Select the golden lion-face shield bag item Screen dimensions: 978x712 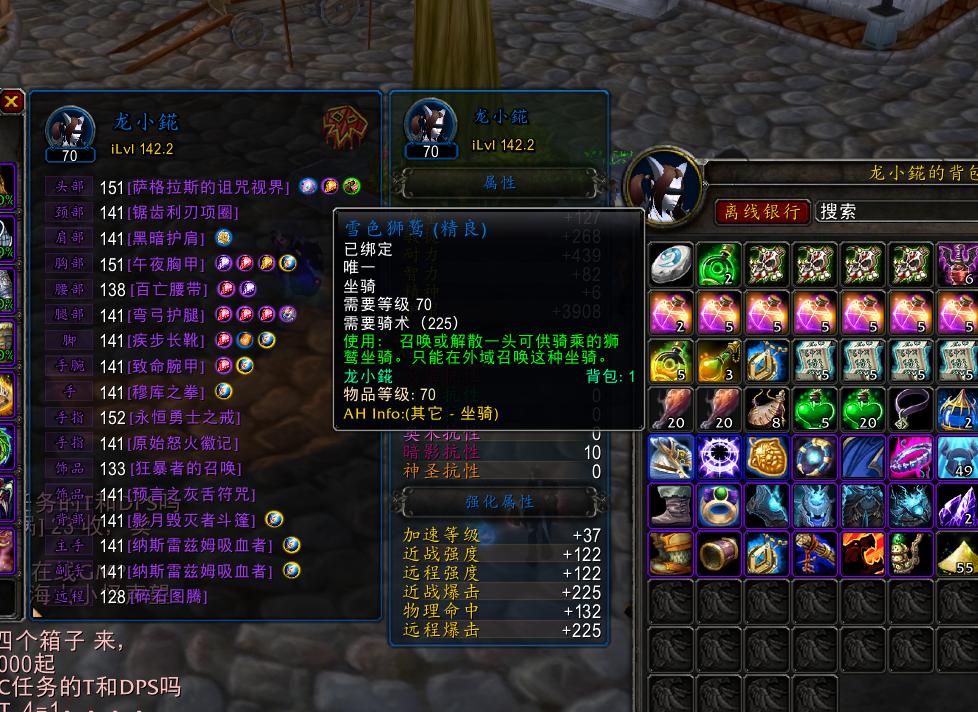(x=767, y=457)
